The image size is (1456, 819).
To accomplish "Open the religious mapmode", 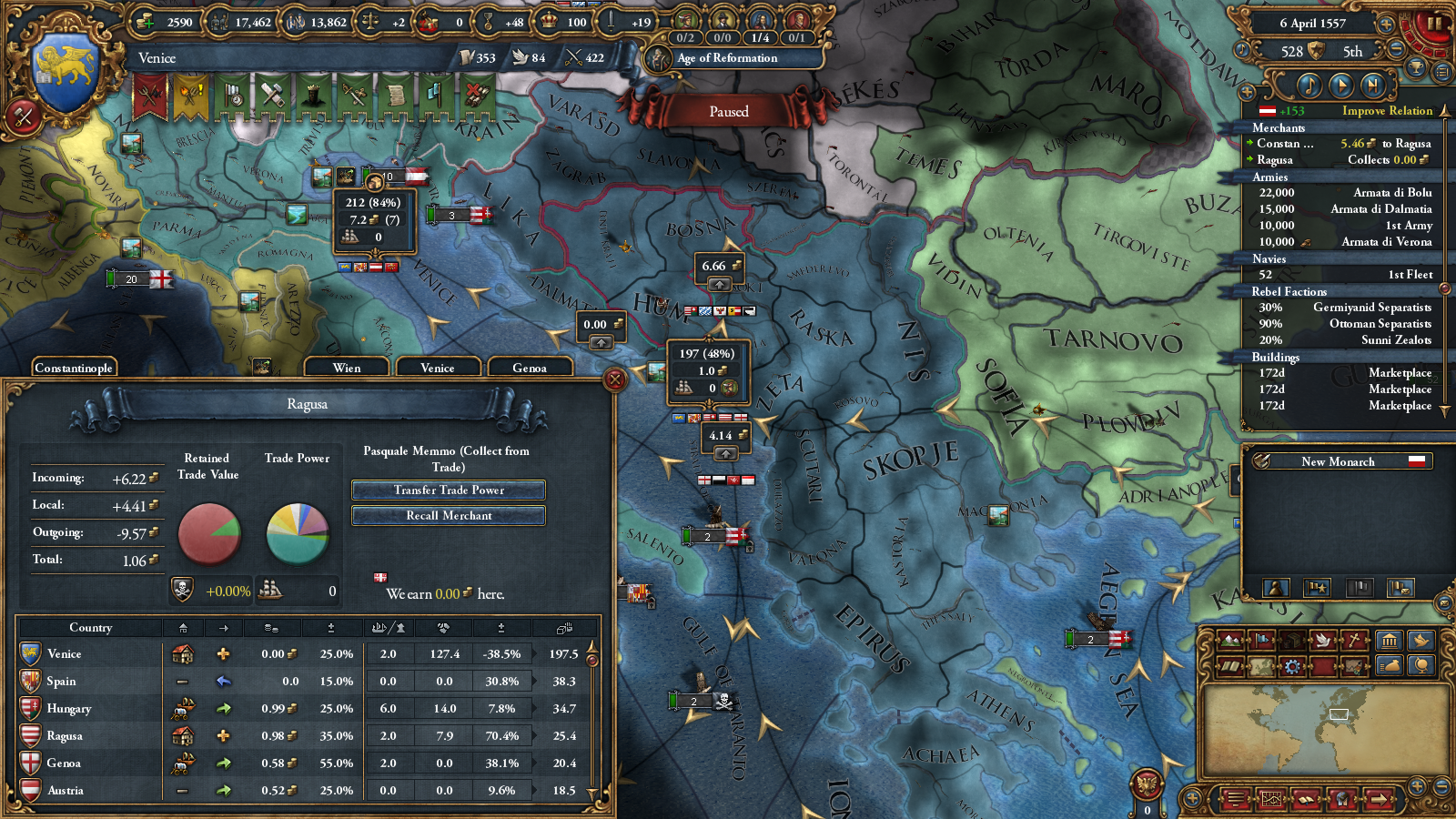I will point(1354,642).
